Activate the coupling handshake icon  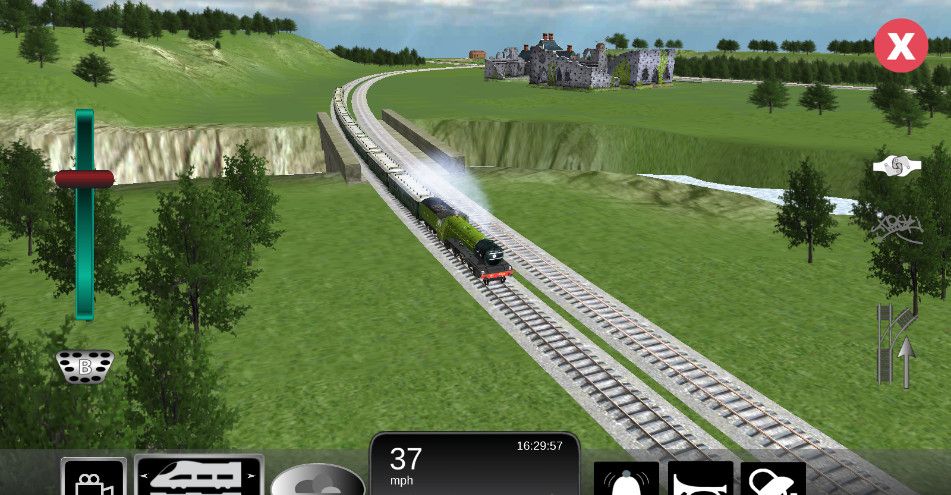pyautogui.click(x=896, y=166)
